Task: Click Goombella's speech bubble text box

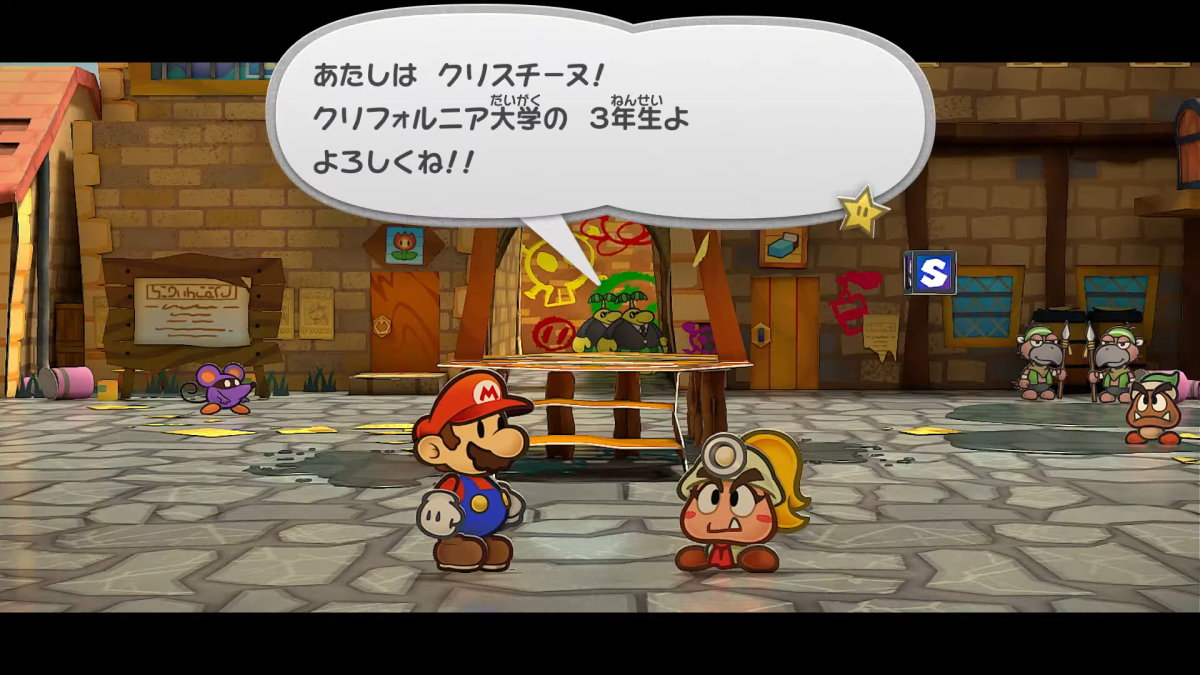Action: 600,118
